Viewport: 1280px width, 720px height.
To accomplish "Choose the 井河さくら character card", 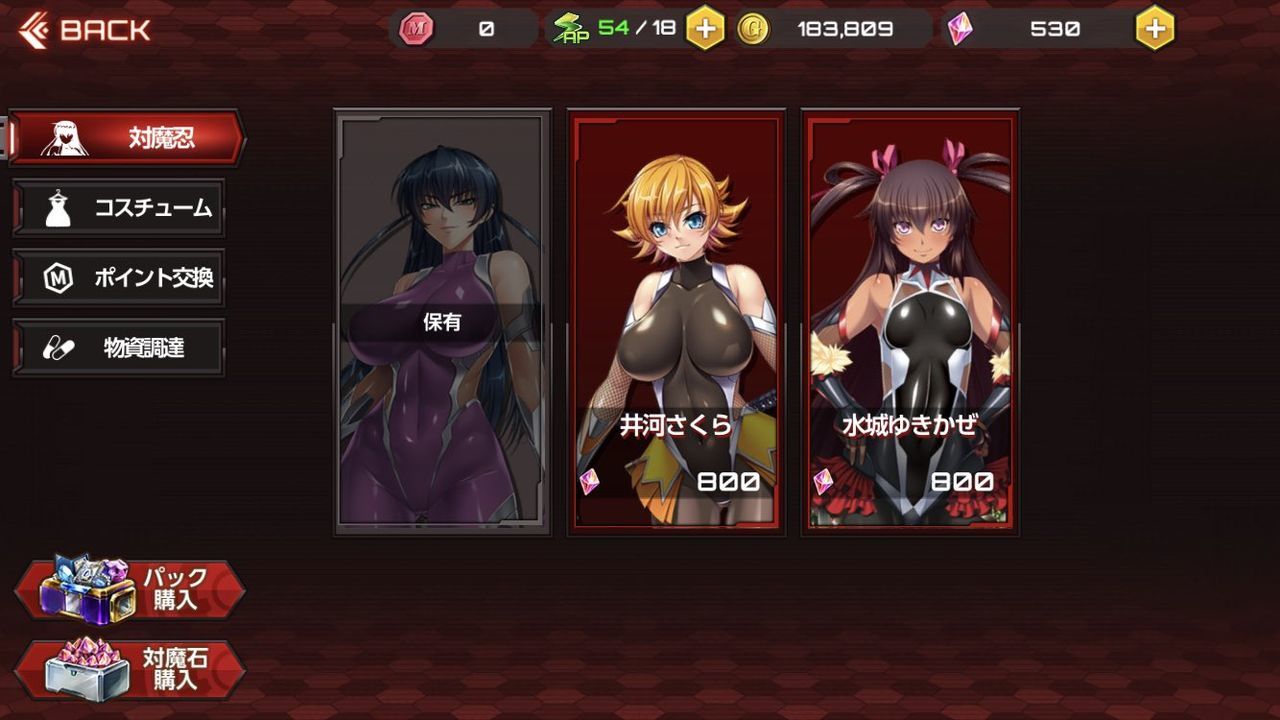I will point(676,322).
